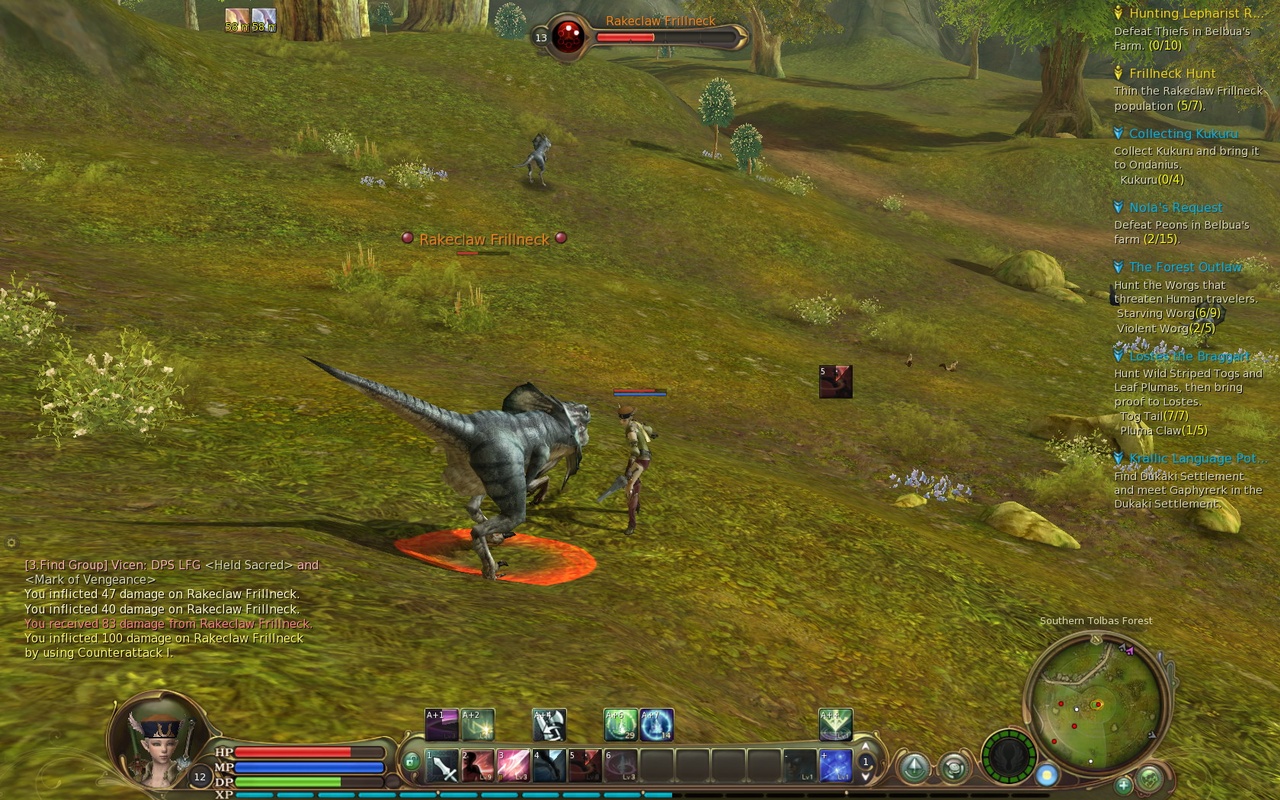Click the first buff icon in top-left corner
1280x800 pixels.
point(237,18)
